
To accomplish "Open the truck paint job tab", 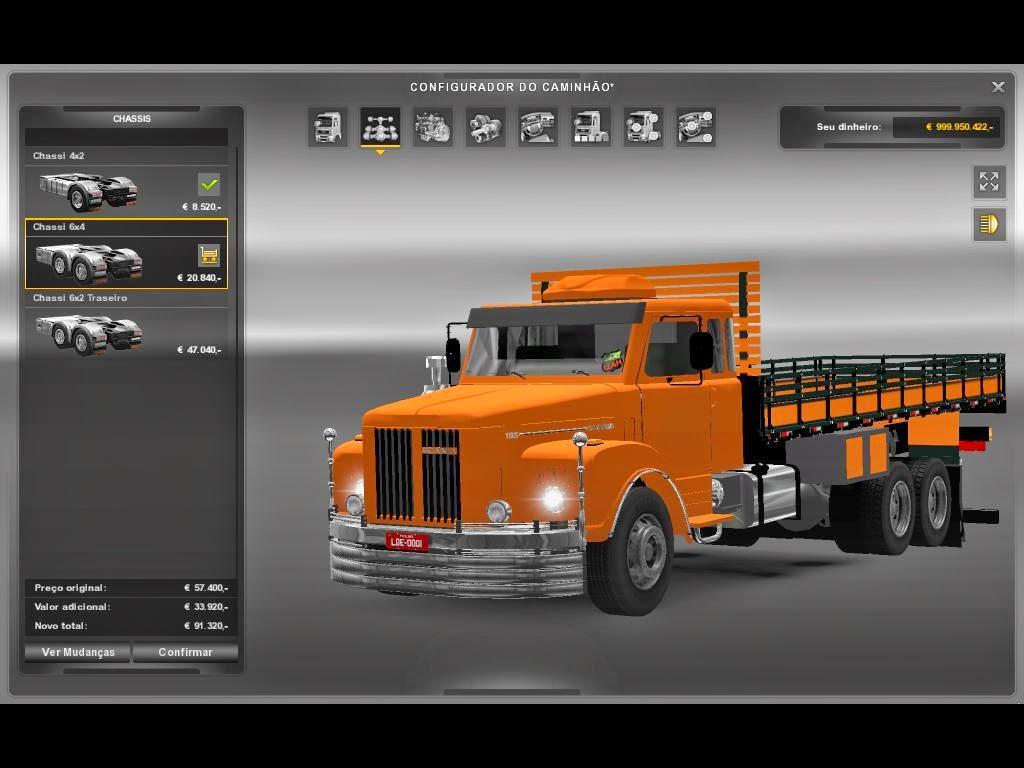I will point(591,128).
